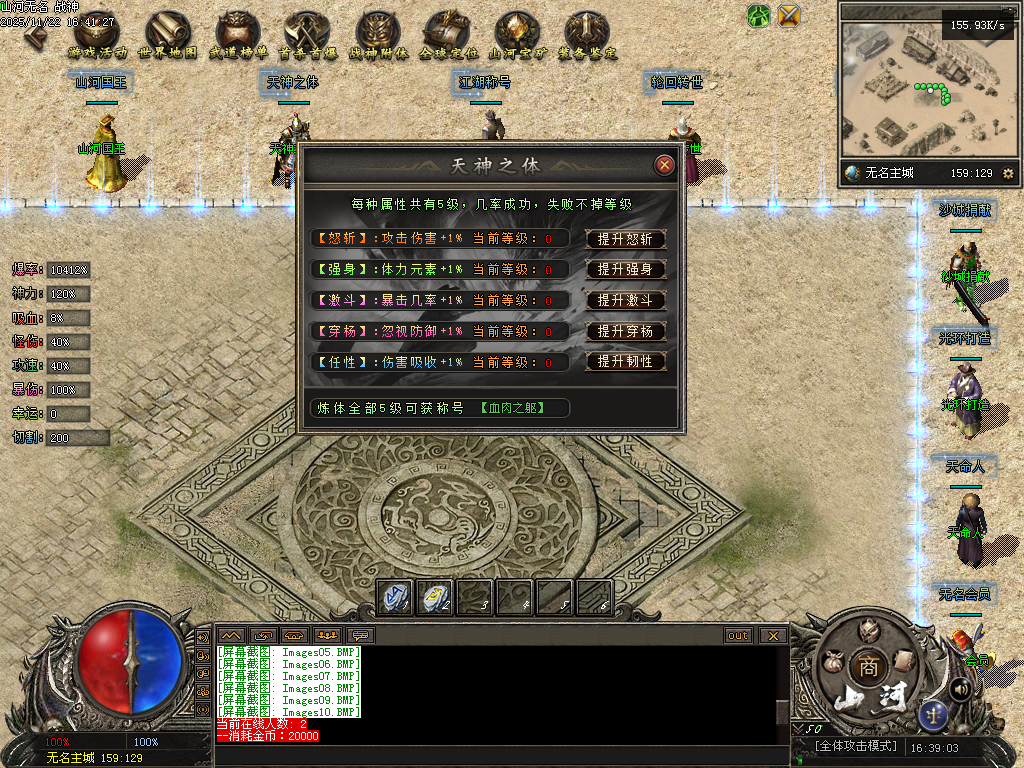Open the 游戏活动 menu
The image size is (1024, 768).
click(97, 36)
